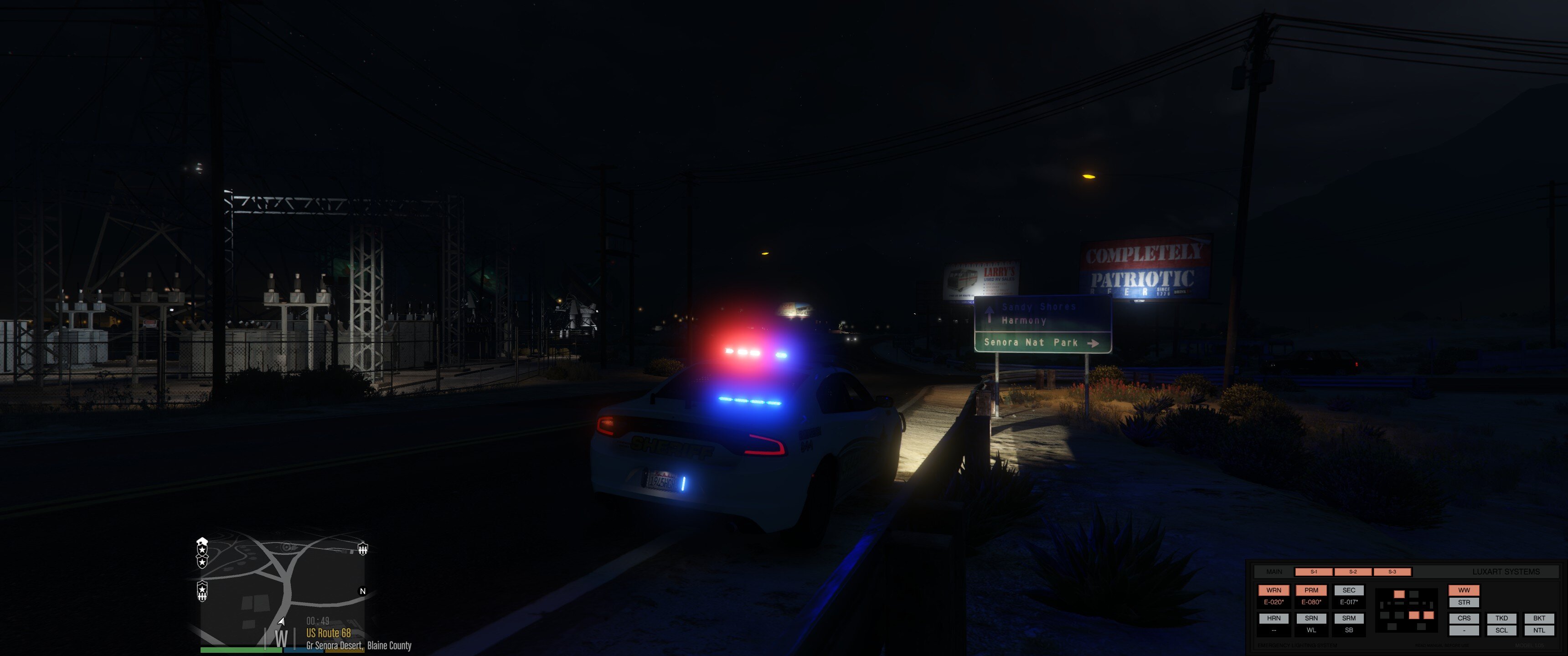Viewport: 1568px width, 656px height.
Task: Open the S-2 siren tab
Action: click(1354, 572)
